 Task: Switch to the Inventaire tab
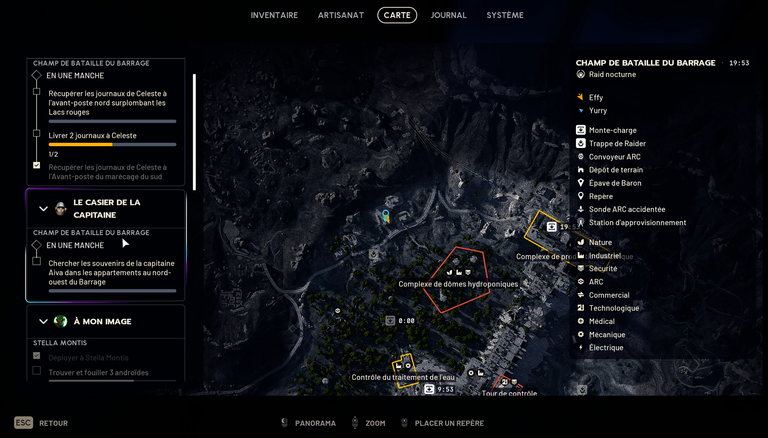point(274,15)
